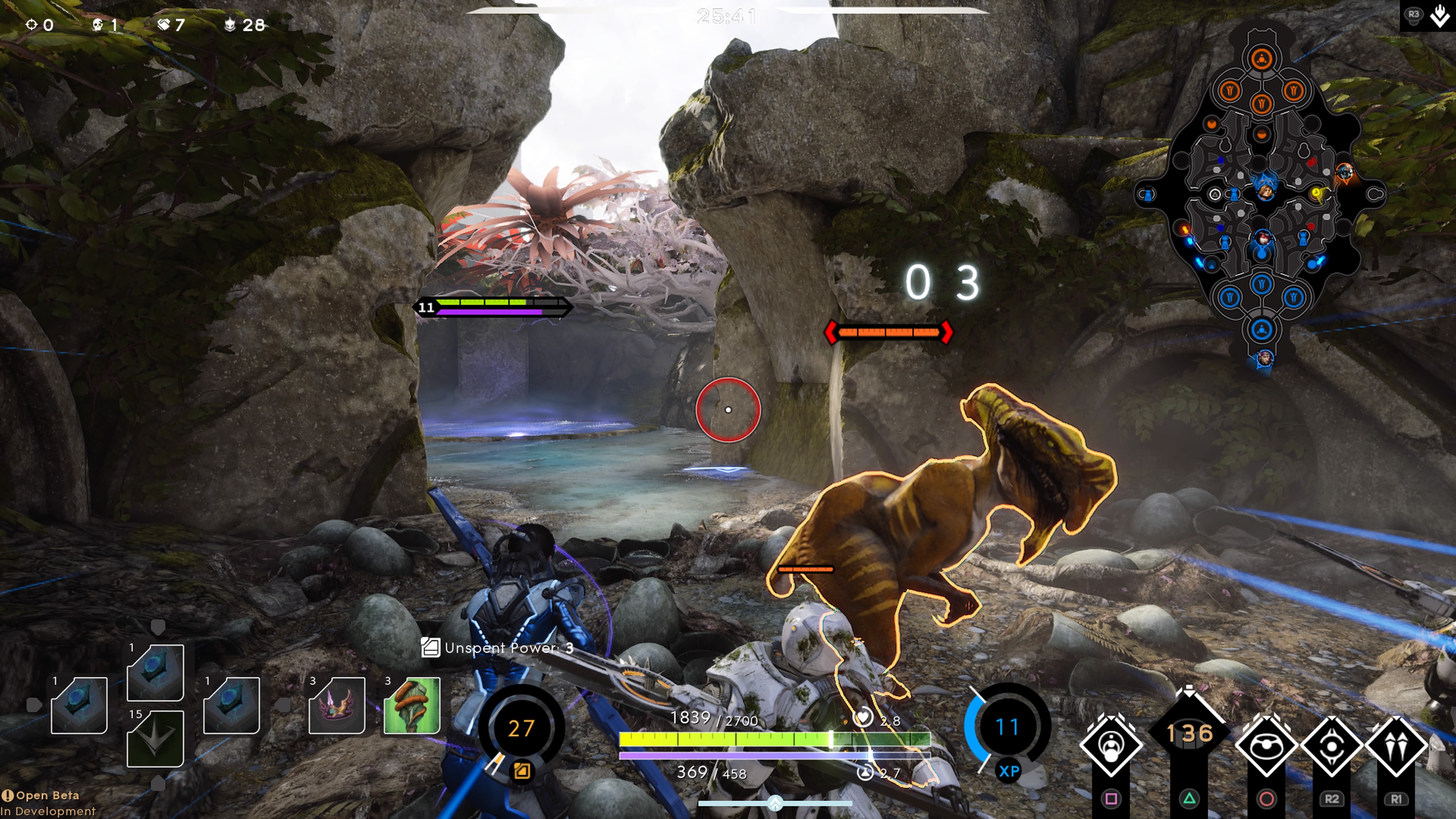Click the Unspent Power card icon
This screenshot has width=1456, height=819.
pos(430,648)
